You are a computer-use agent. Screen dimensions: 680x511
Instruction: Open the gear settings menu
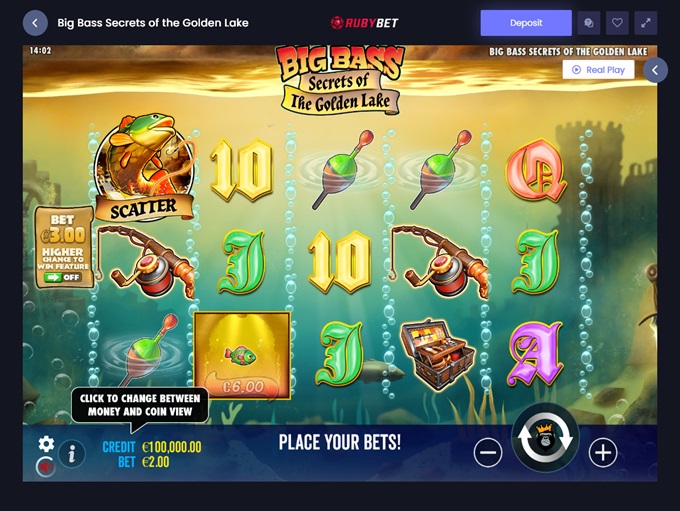tap(46, 444)
